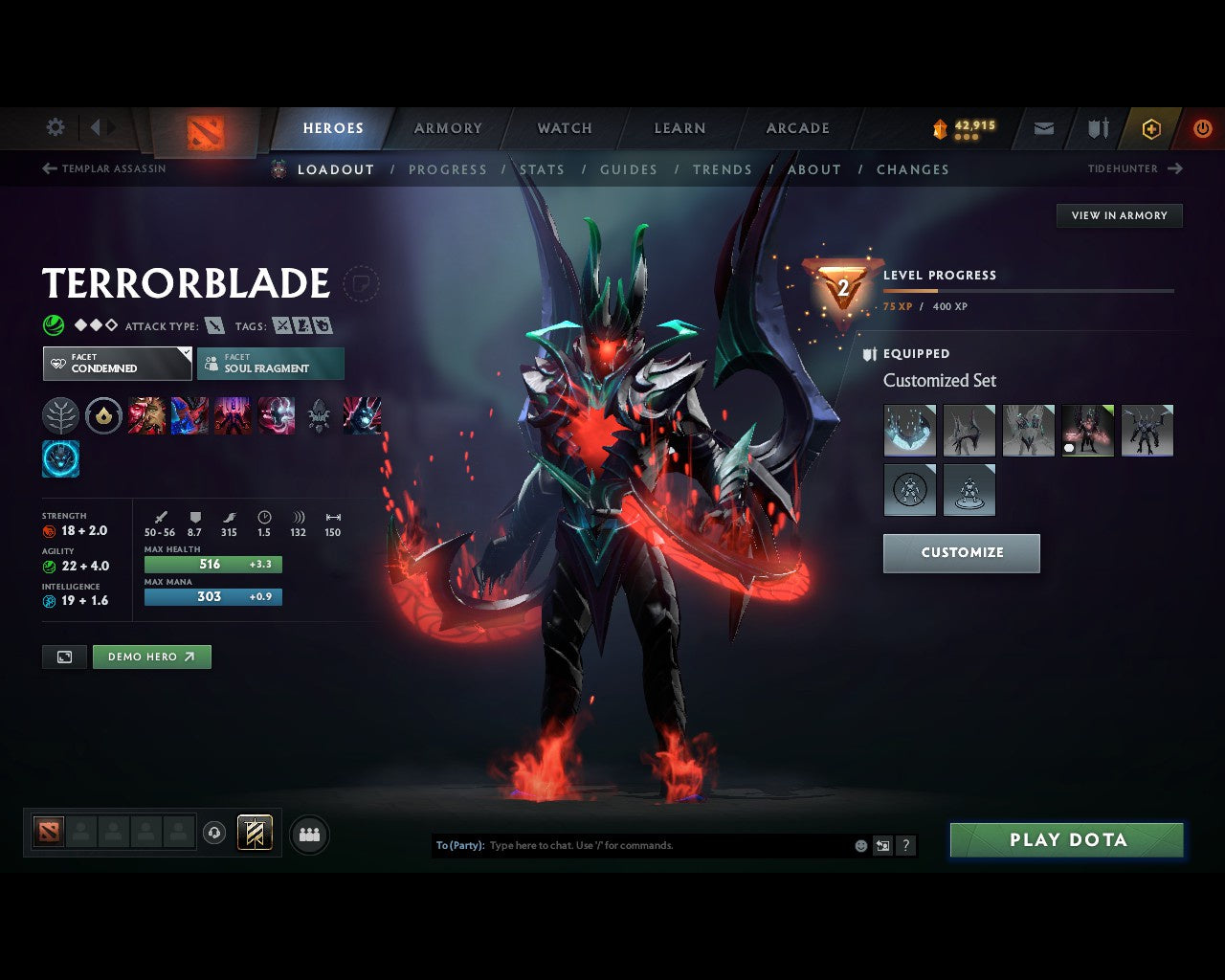Open Dota Plus from the top bar
1225x980 pixels.
[1151, 128]
